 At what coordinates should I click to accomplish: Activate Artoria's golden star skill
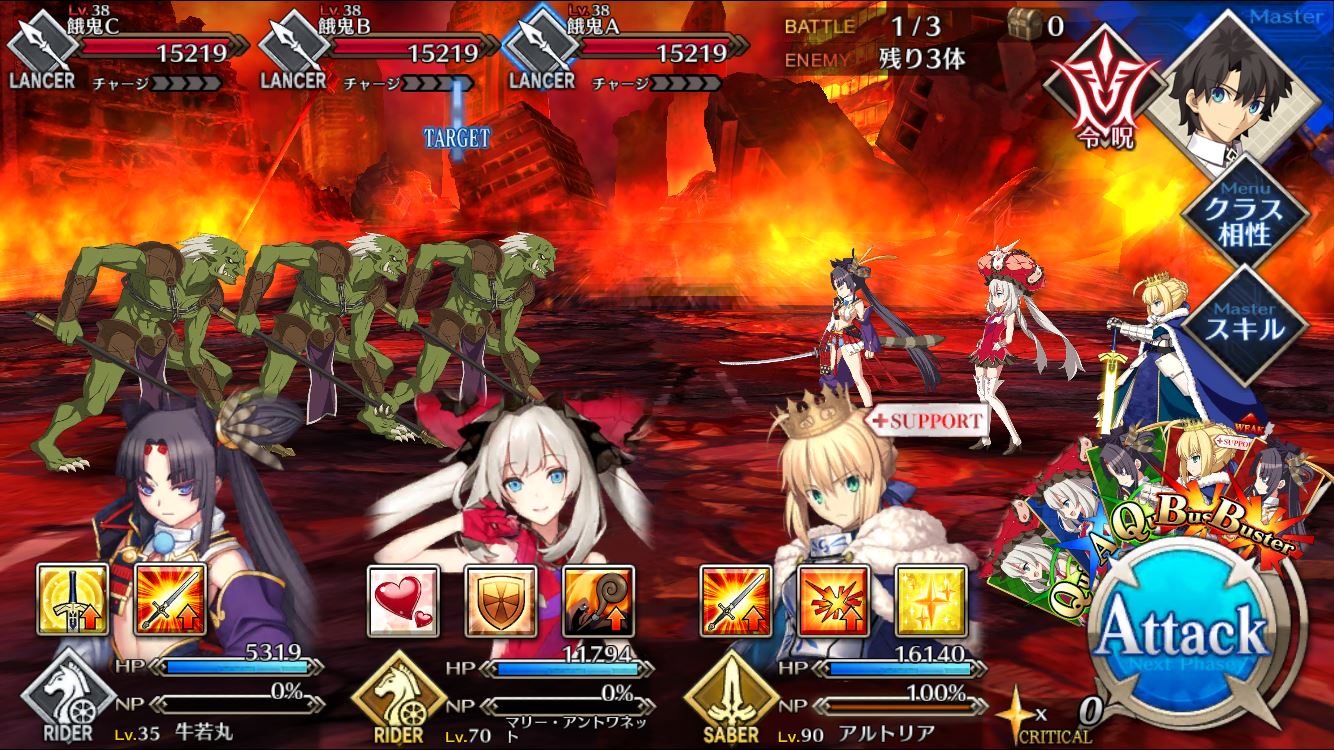[x=930, y=601]
